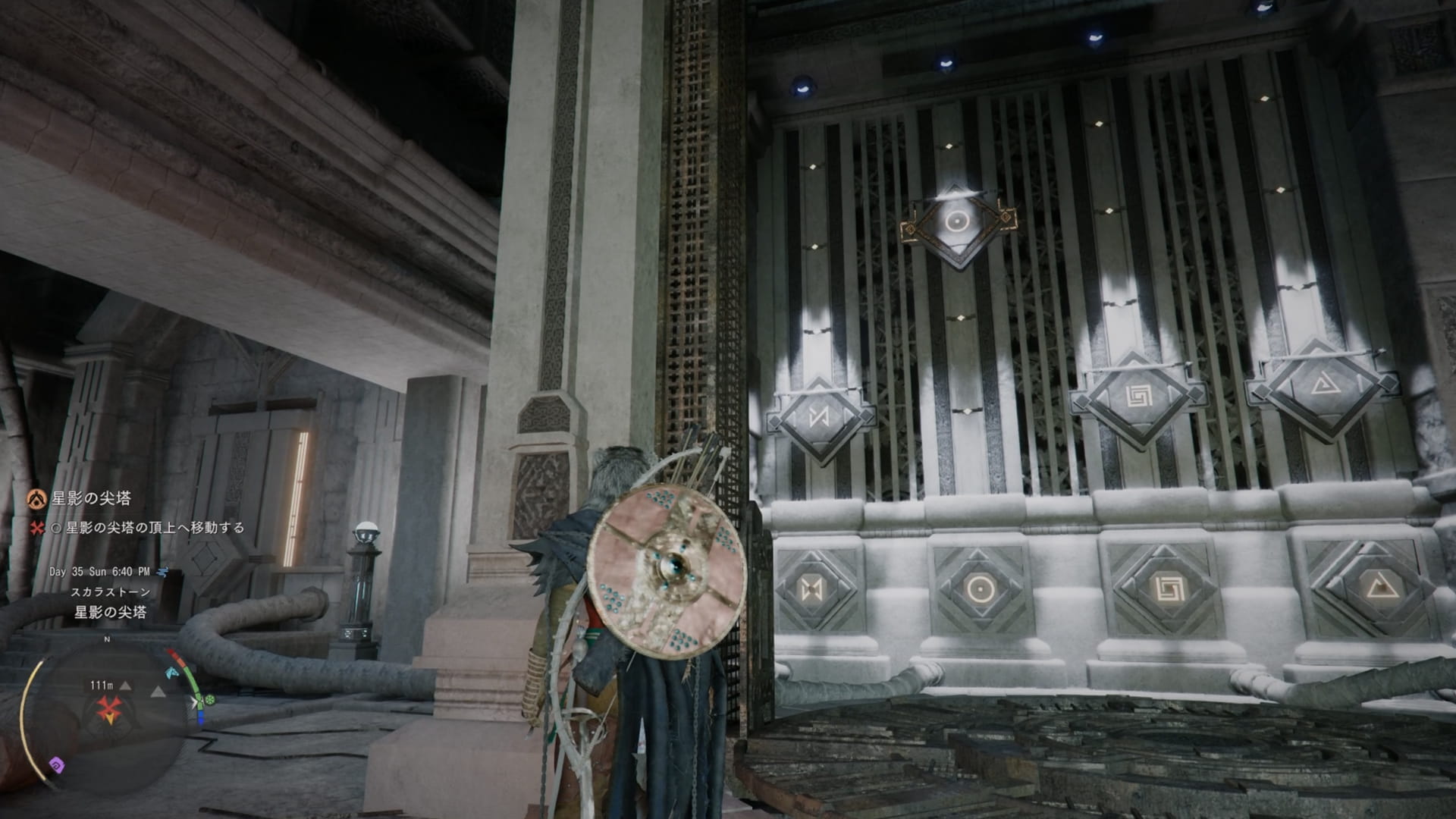Click the blue horse icon beside minimap
Viewport: 1456px width, 819px height.
(172, 673)
